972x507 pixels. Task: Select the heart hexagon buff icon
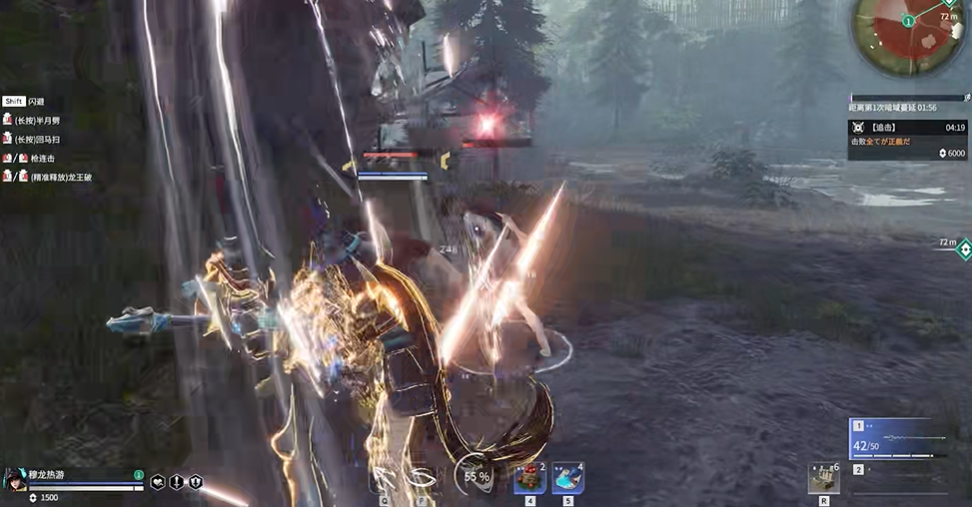click(158, 482)
